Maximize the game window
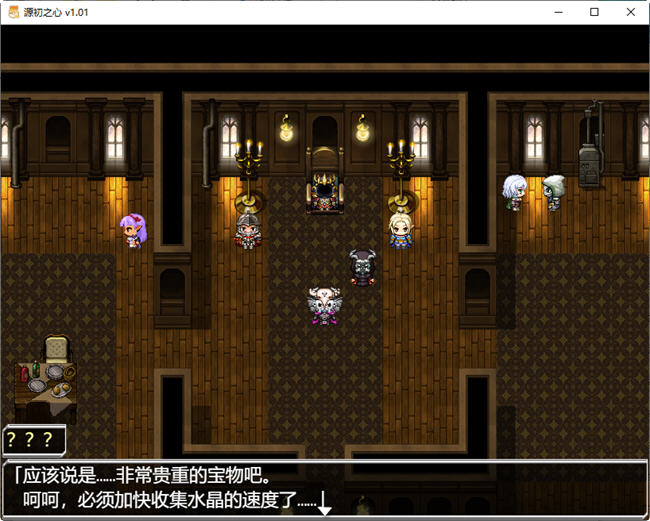The height and width of the screenshot is (521, 650). point(595,12)
